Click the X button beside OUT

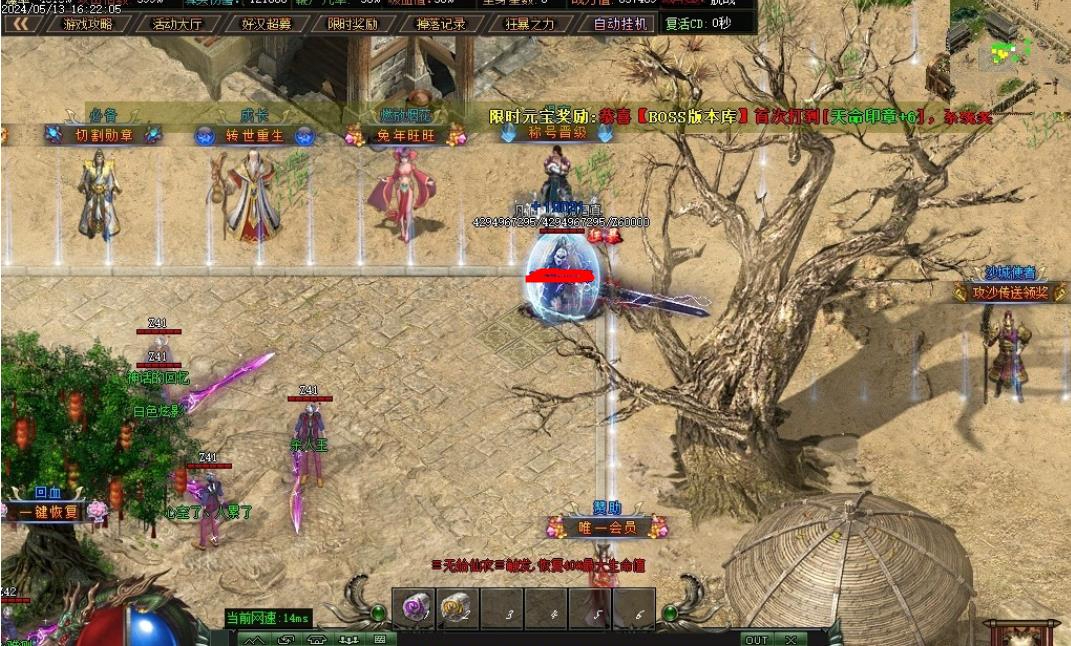point(790,639)
